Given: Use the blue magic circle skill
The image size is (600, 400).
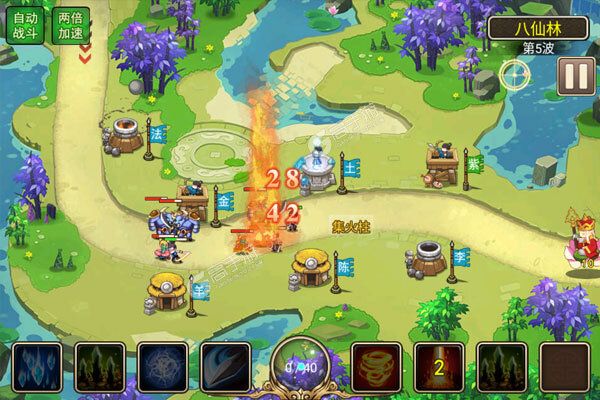Looking at the screenshot, I should [159, 366].
